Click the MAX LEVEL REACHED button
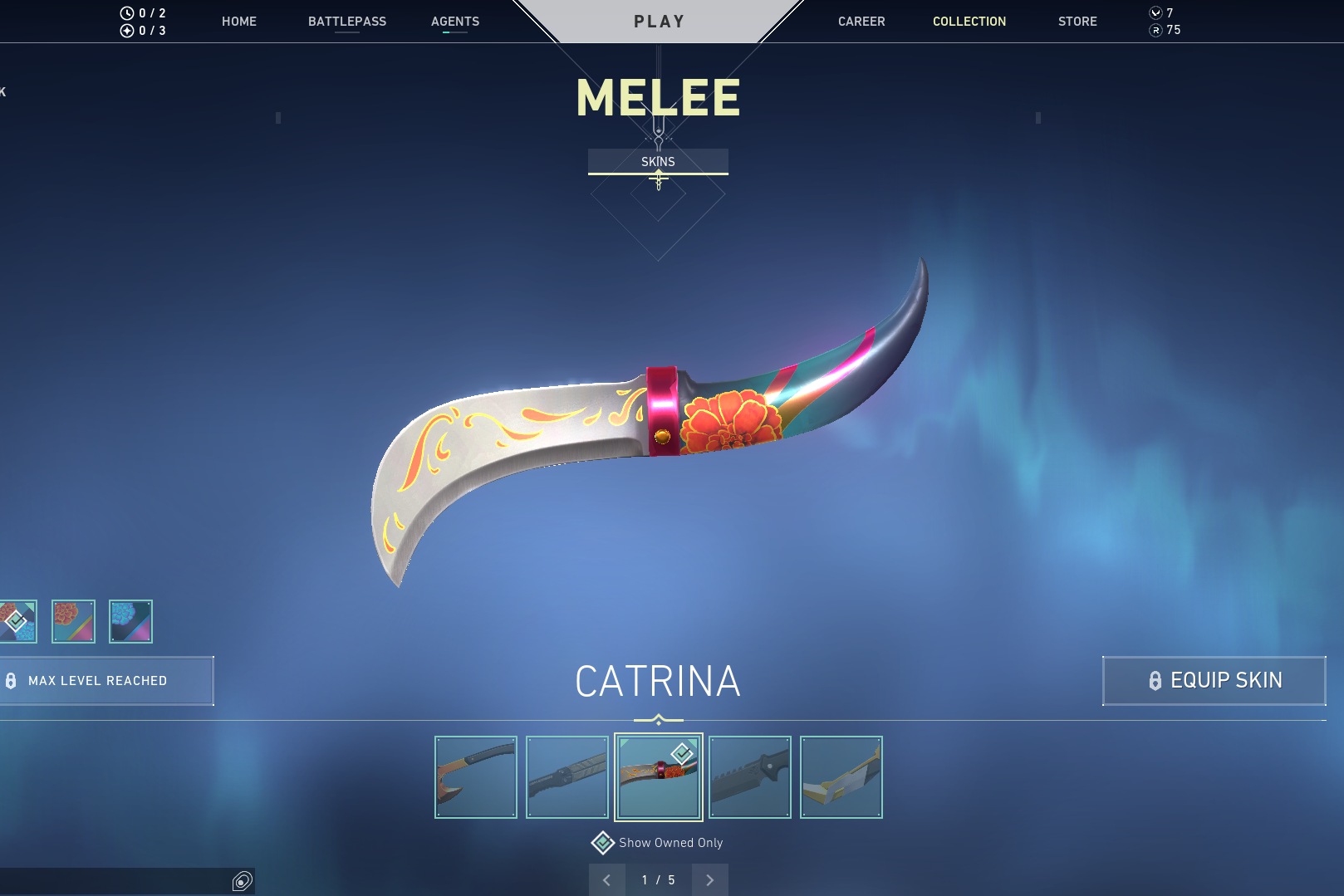This screenshot has height=896, width=1344. click(x=106, y=681)
